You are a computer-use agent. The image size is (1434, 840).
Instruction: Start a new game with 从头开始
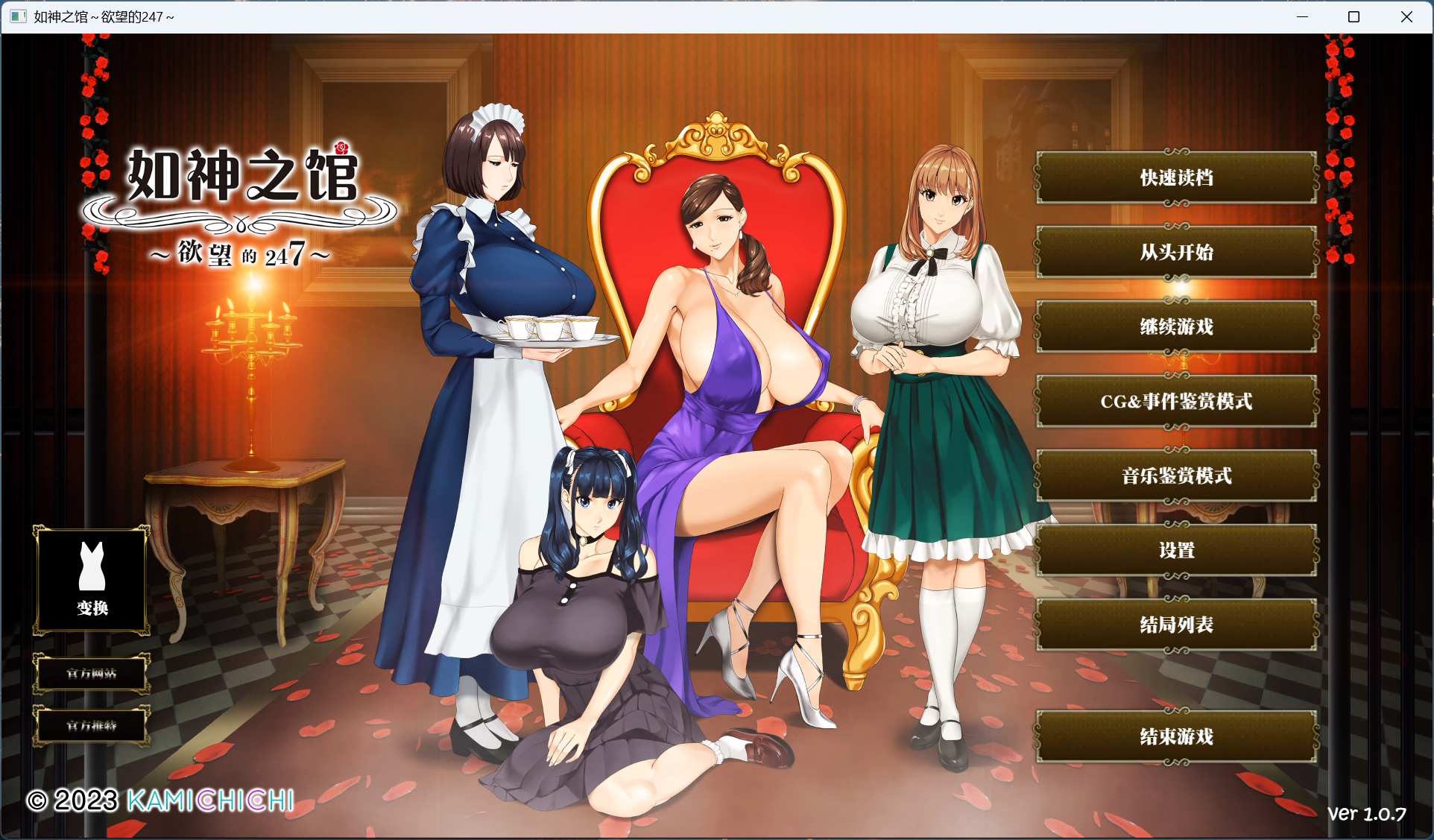point(1176,252)
